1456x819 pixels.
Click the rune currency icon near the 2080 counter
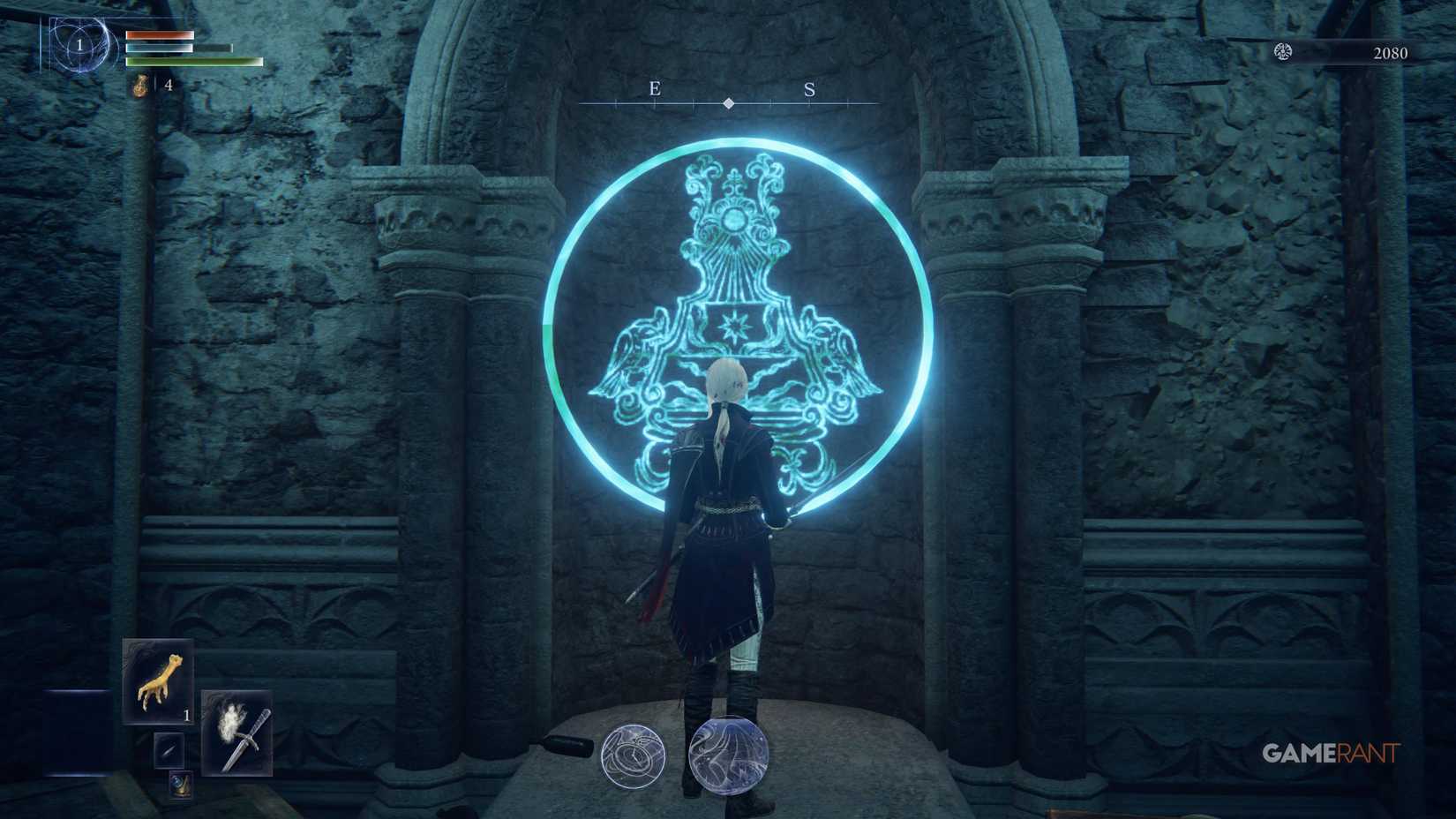1283,52
